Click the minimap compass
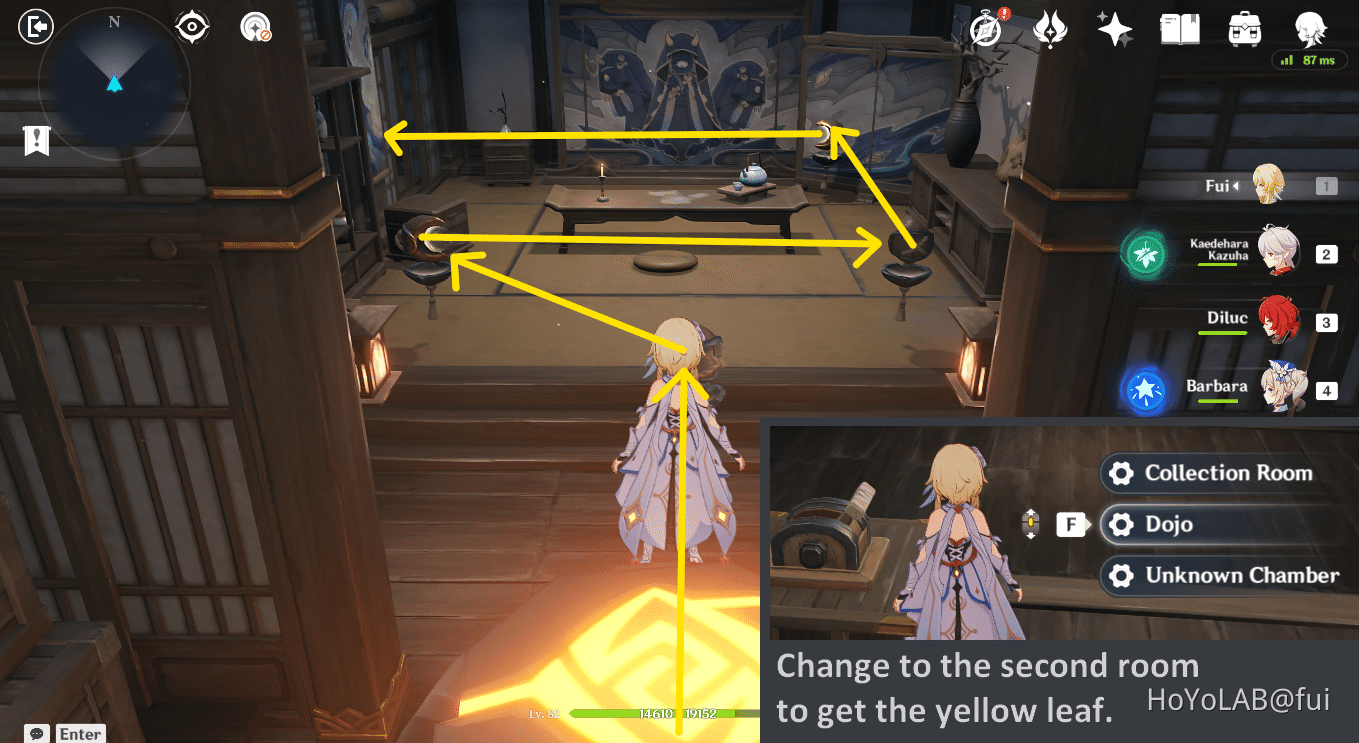 tap(113, 83)
